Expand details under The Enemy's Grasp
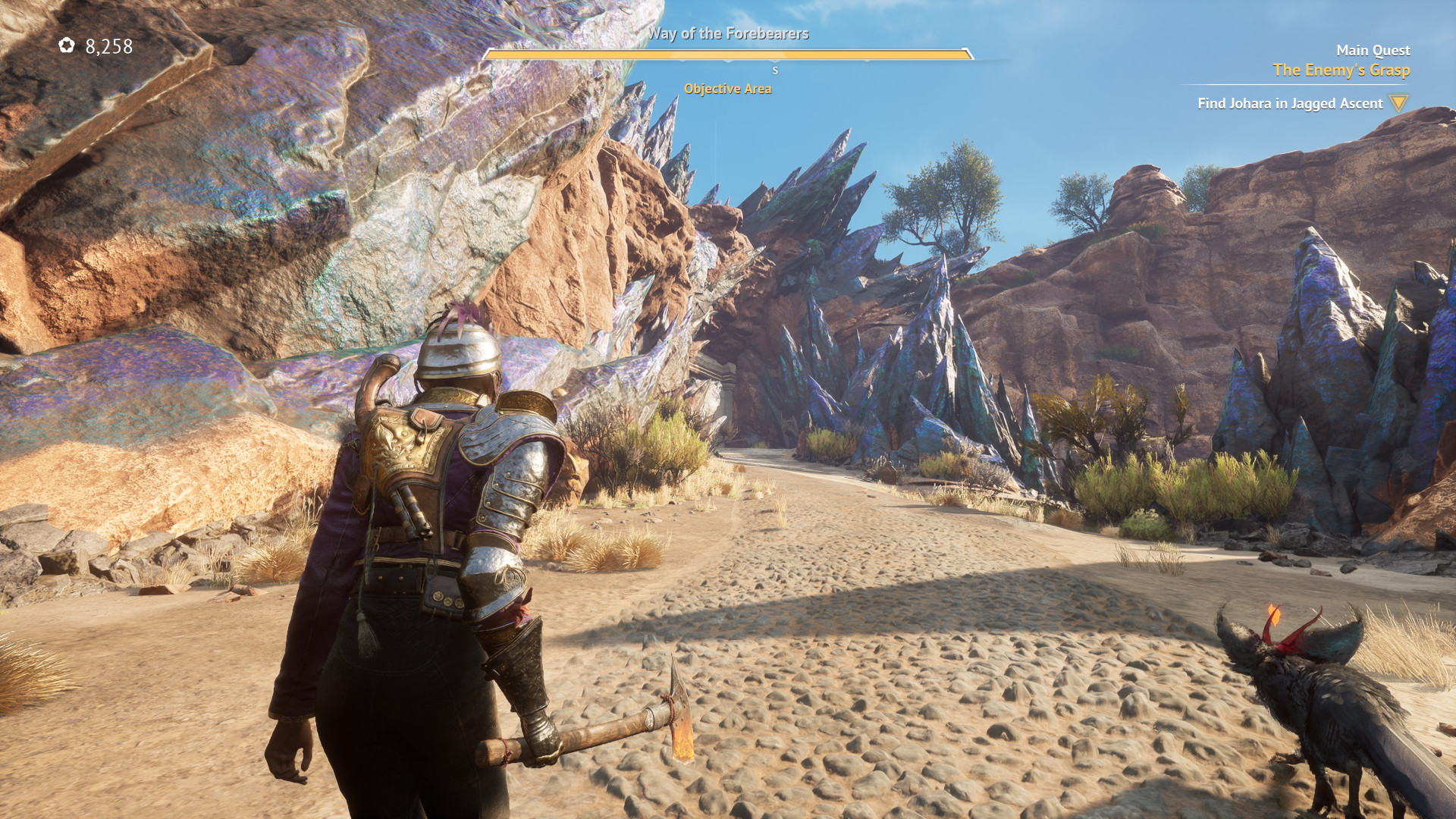The height and width of the screenshot is (819, 1456). tap(1343, 69)
